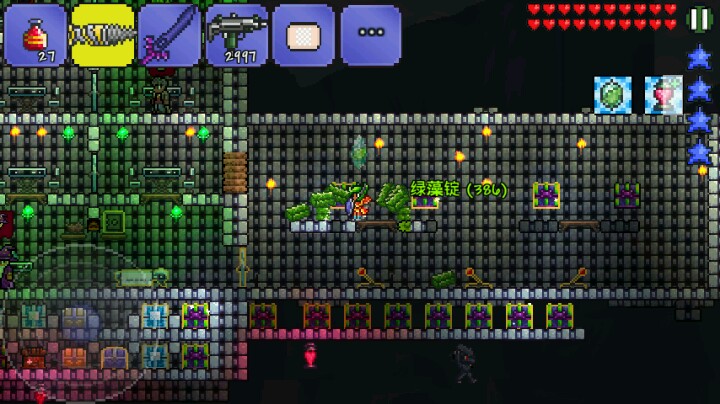Select the drill hotbar slot
The image size is (720, 404).
click(102, 35)
